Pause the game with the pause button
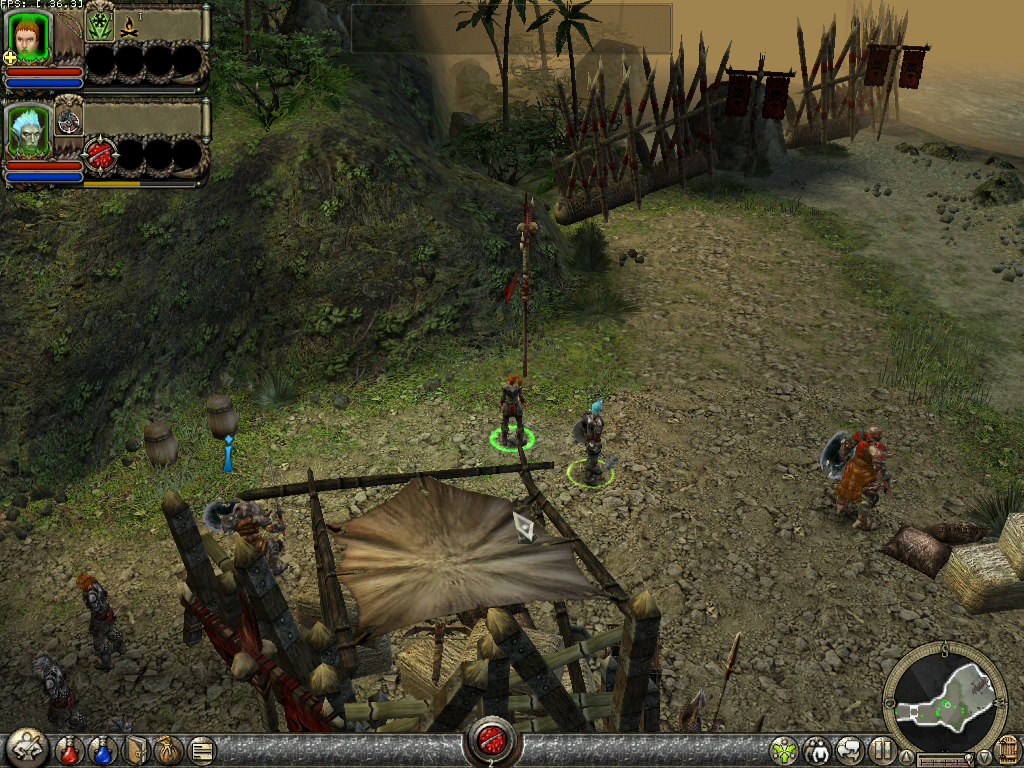1024x768 pixels. tap(881, 749)
